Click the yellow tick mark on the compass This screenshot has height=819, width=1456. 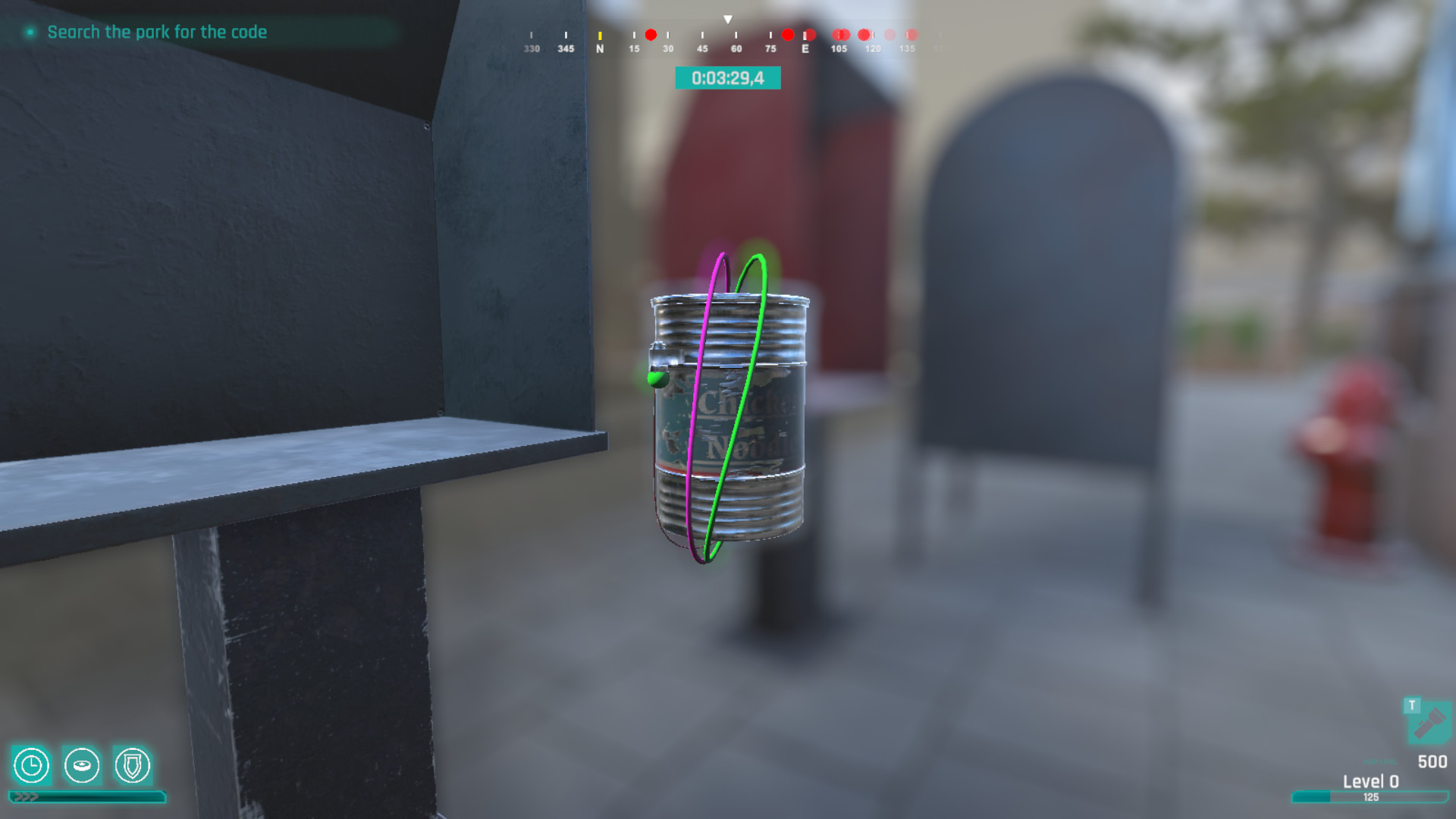pyautogui.click(x=600, y=35)
